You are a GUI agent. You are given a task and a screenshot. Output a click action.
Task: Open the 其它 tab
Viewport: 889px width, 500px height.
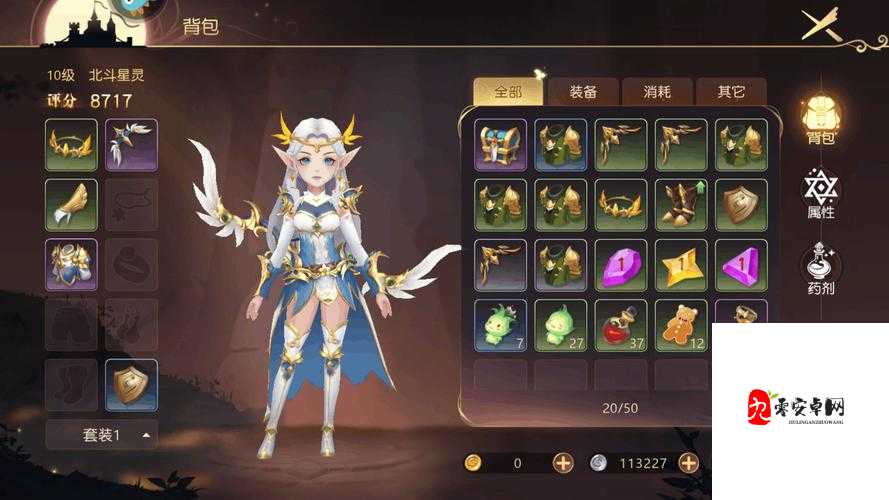tap(731, 92)
